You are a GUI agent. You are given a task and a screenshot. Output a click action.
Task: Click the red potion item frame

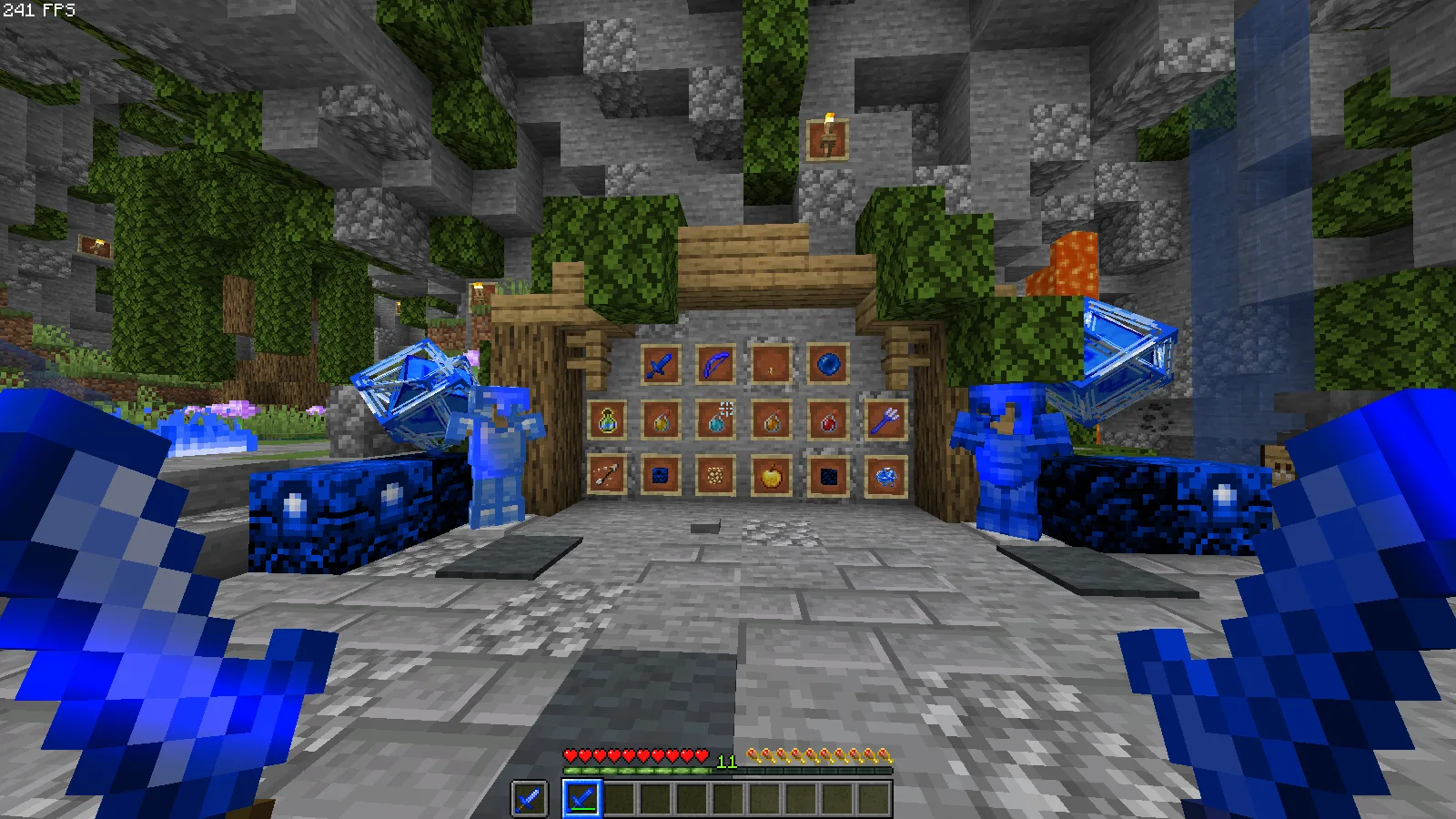click(x=828, y=423)
